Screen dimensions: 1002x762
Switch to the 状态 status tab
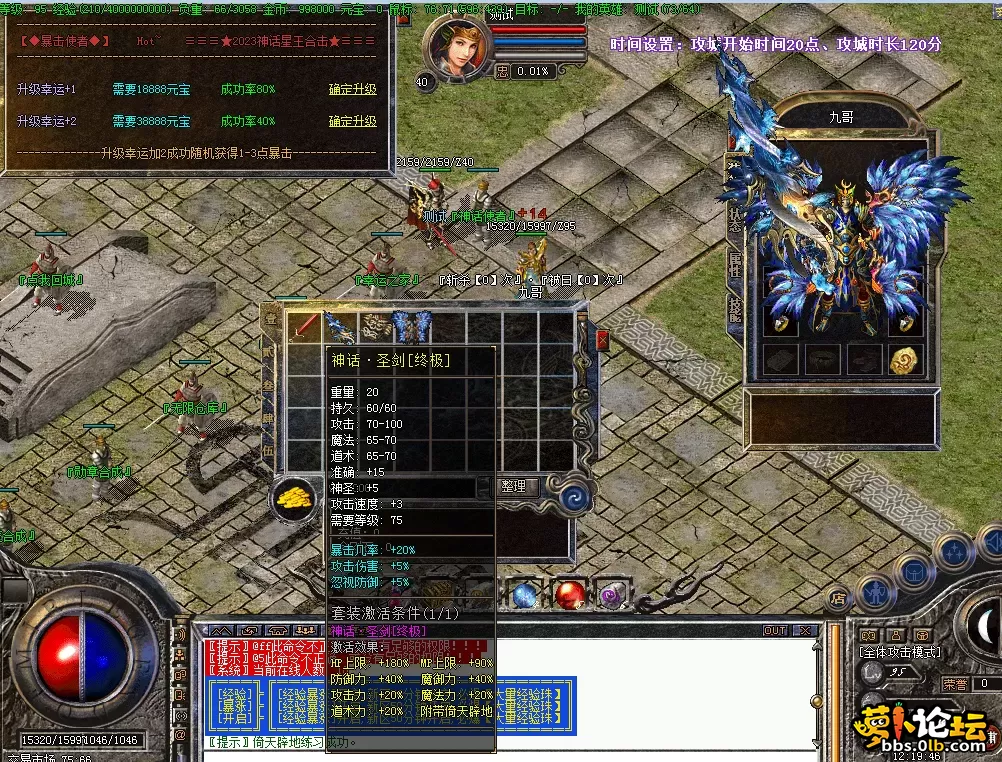[x=735, y=220]
